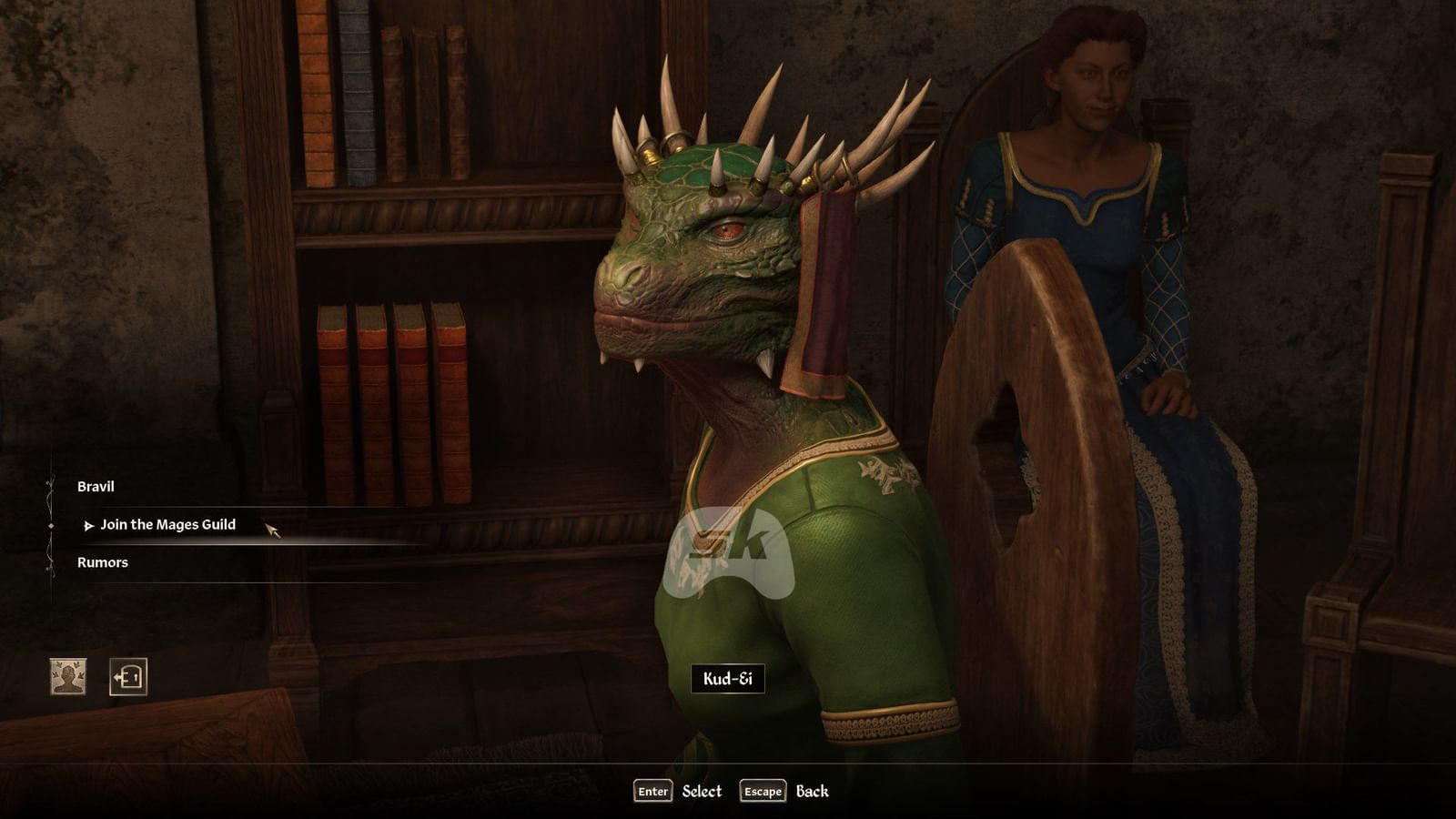Choose "Rumors" from the topic list
The image size is (1456, 819).
(103, 562)
